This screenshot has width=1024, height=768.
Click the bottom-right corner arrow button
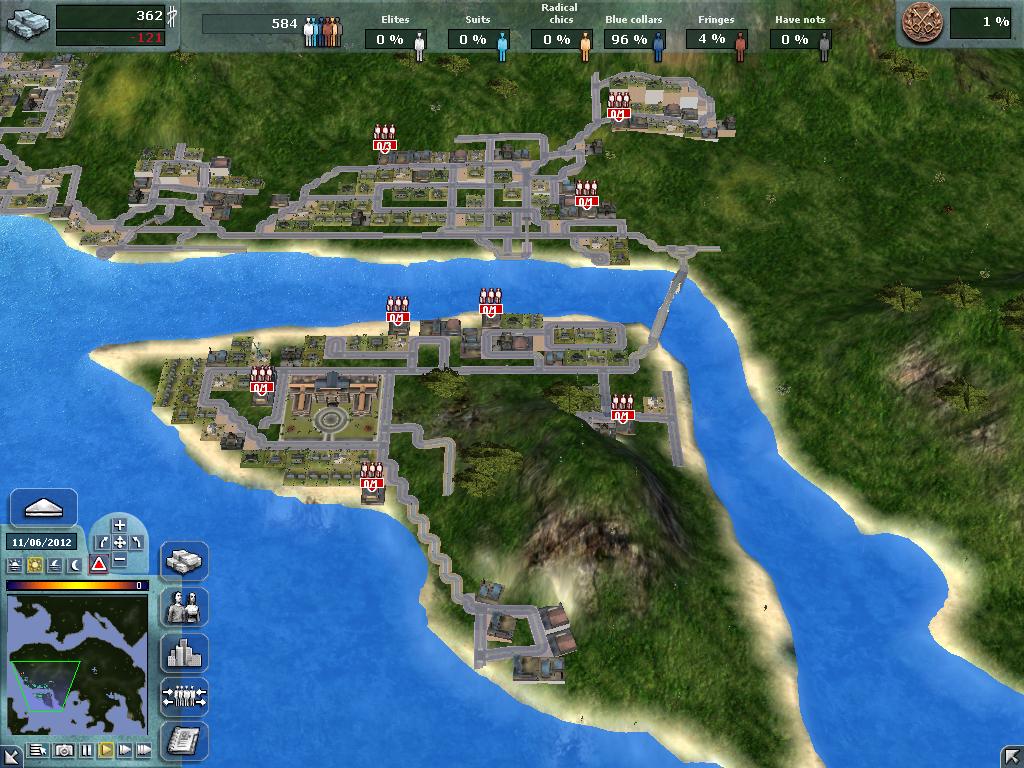(1010, 755)
